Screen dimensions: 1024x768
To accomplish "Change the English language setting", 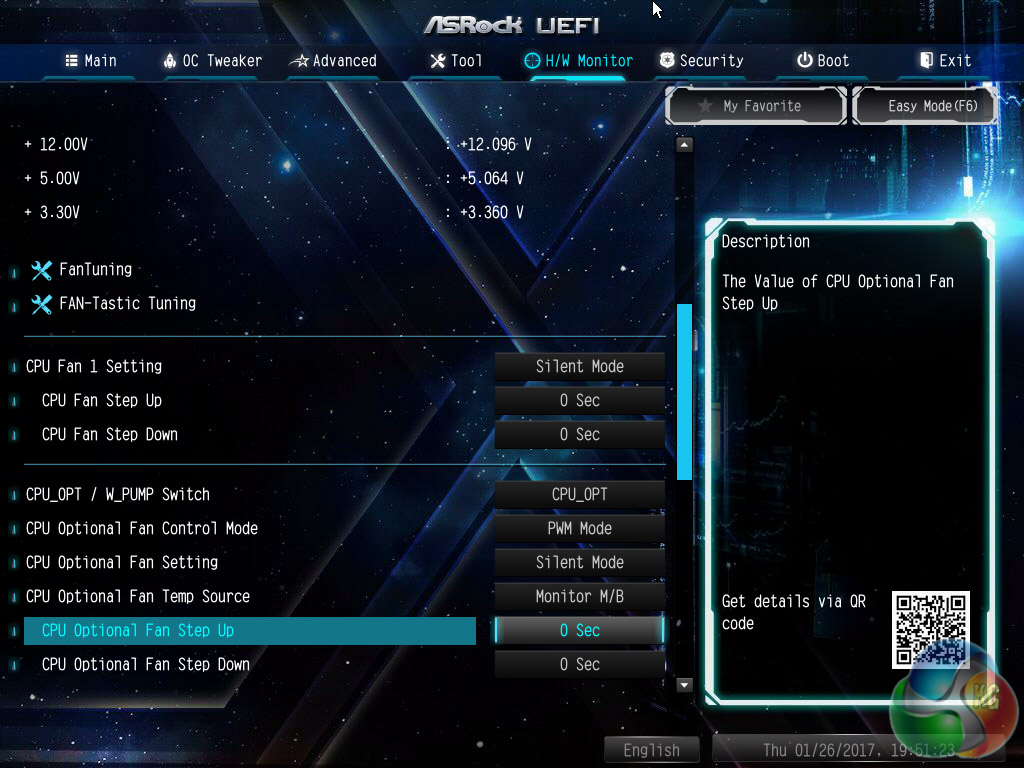I will point(651,750).
